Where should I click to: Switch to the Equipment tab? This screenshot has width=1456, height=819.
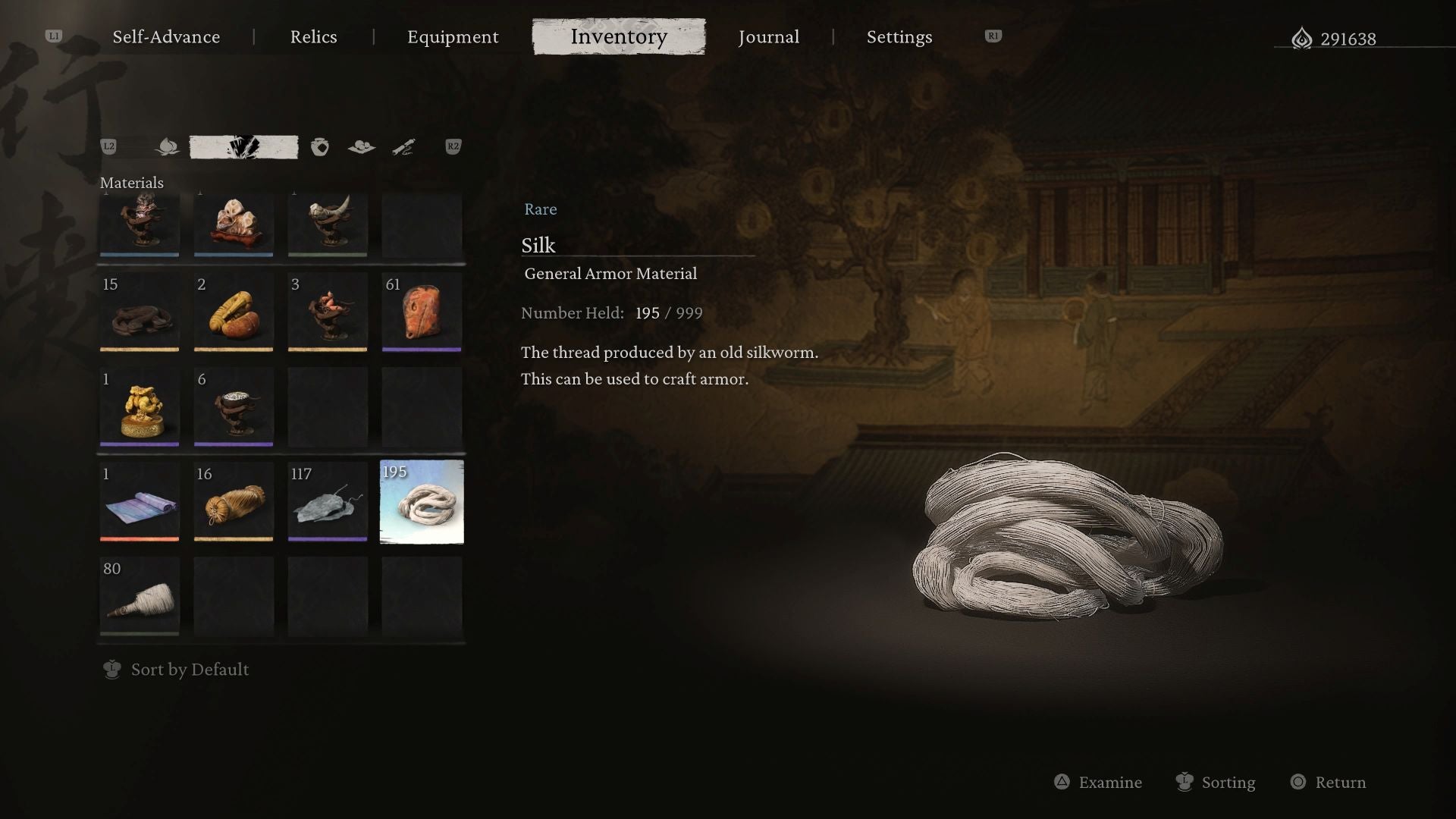pyautogui.click(x=453, y=36)
